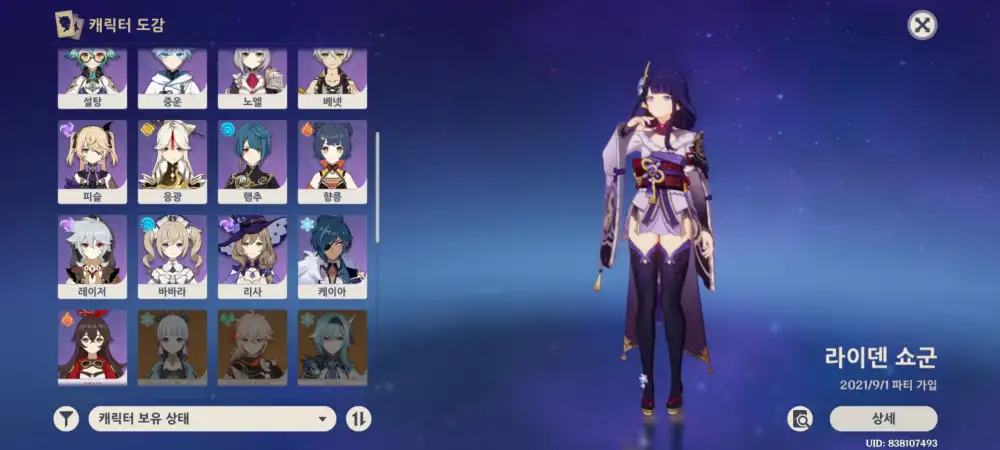
Task: Click the magnifier preview icon beside 상세
Action: pyautogui.click(x=800, y=418)
